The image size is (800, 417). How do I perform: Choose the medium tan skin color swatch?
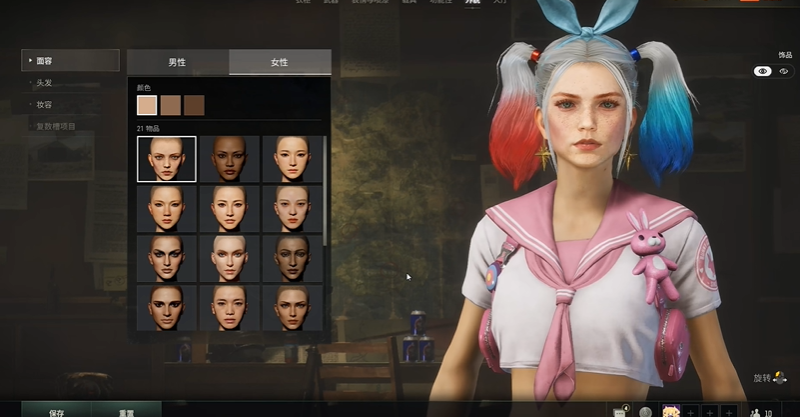[x=171, y=105]
